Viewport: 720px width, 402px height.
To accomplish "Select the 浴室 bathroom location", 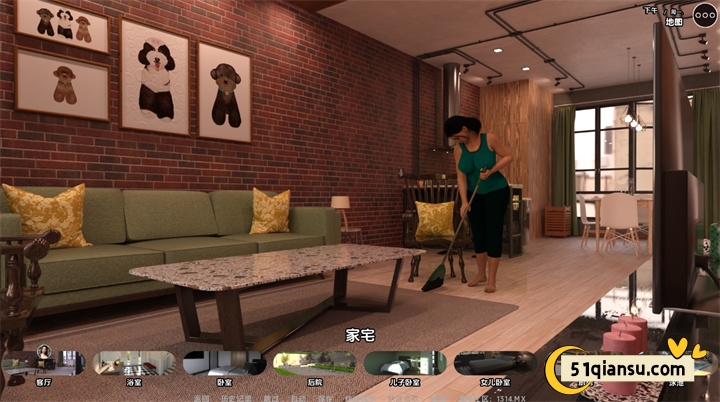I will point(134,364).
